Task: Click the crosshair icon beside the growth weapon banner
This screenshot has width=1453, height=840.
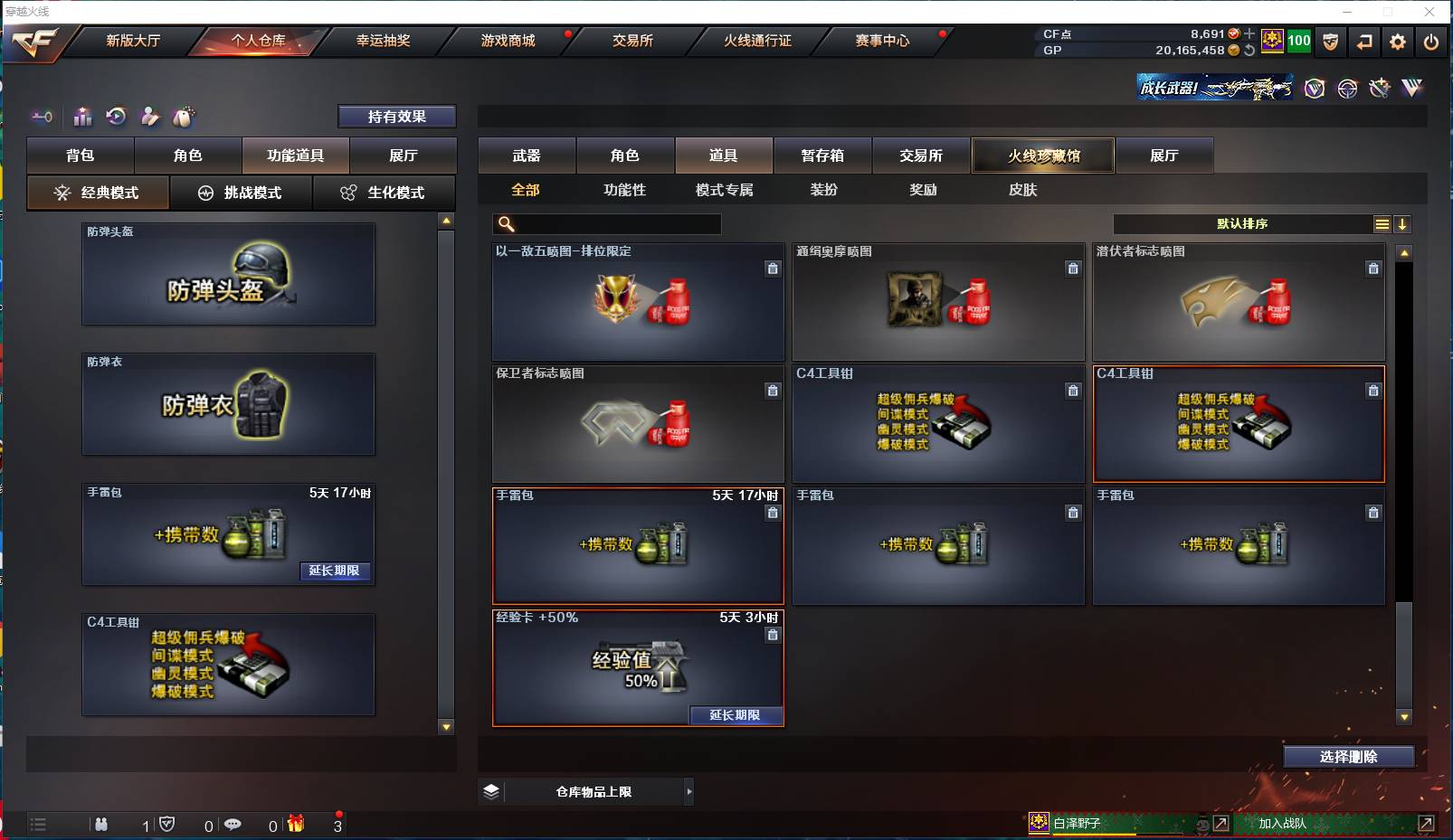Action: 1347,89
